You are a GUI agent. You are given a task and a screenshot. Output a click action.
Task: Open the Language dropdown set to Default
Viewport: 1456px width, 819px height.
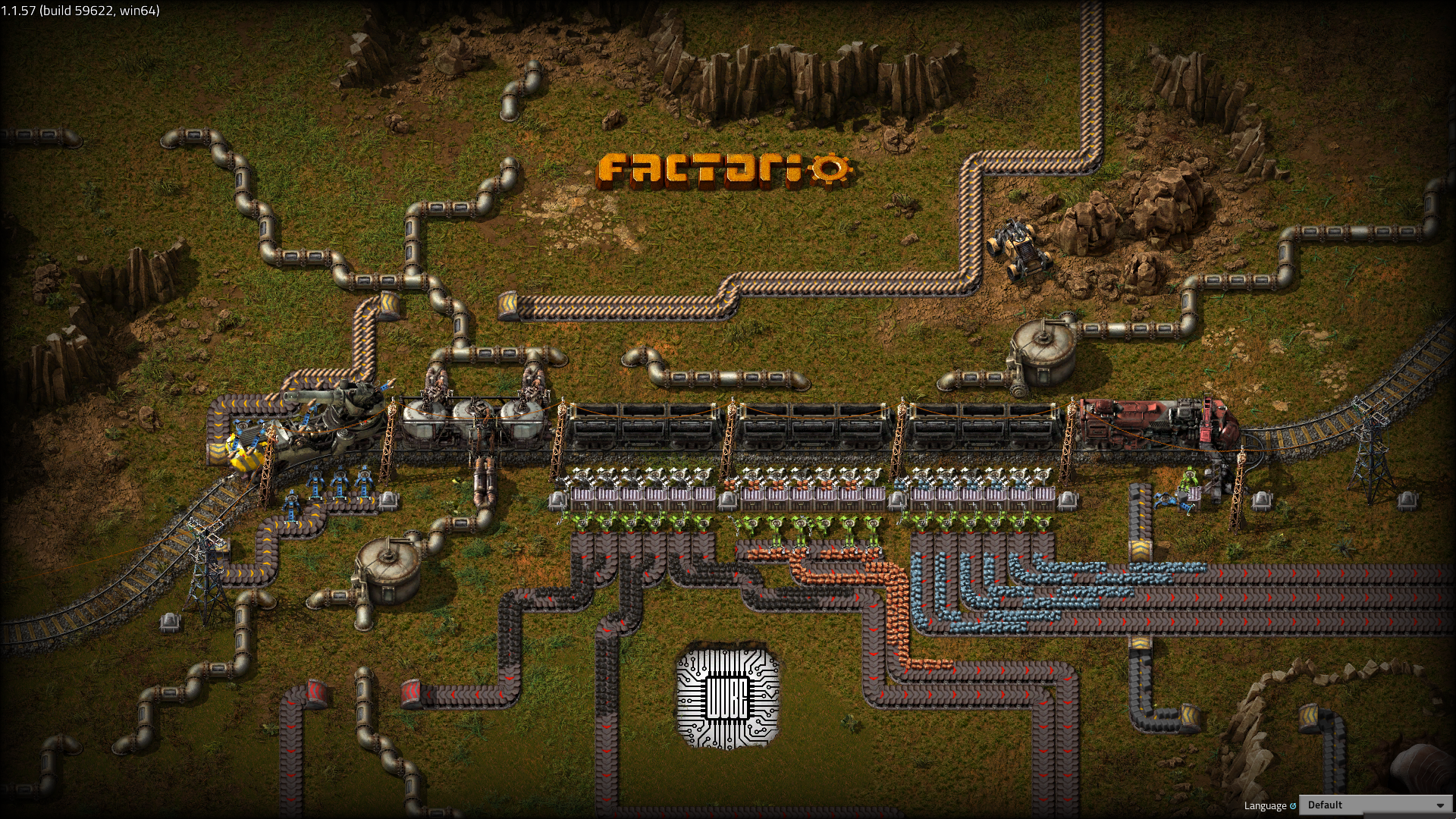click(1375, 805)
